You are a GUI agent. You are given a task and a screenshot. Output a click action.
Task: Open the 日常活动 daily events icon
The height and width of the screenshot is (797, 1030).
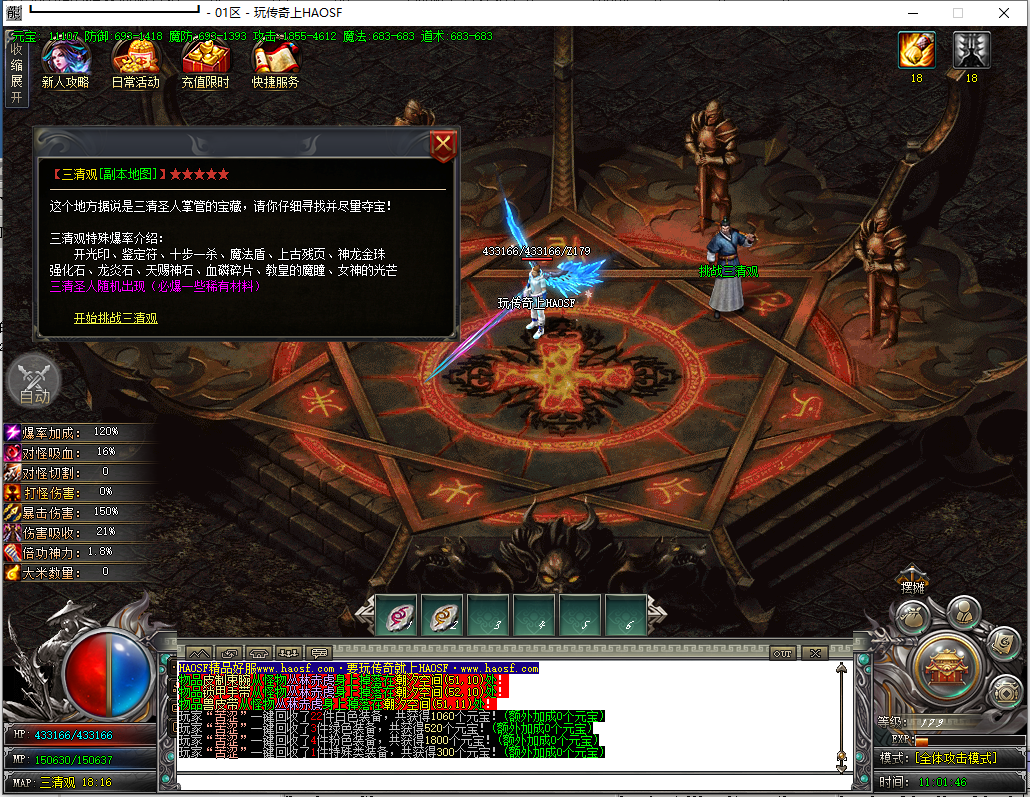point(135,62)
